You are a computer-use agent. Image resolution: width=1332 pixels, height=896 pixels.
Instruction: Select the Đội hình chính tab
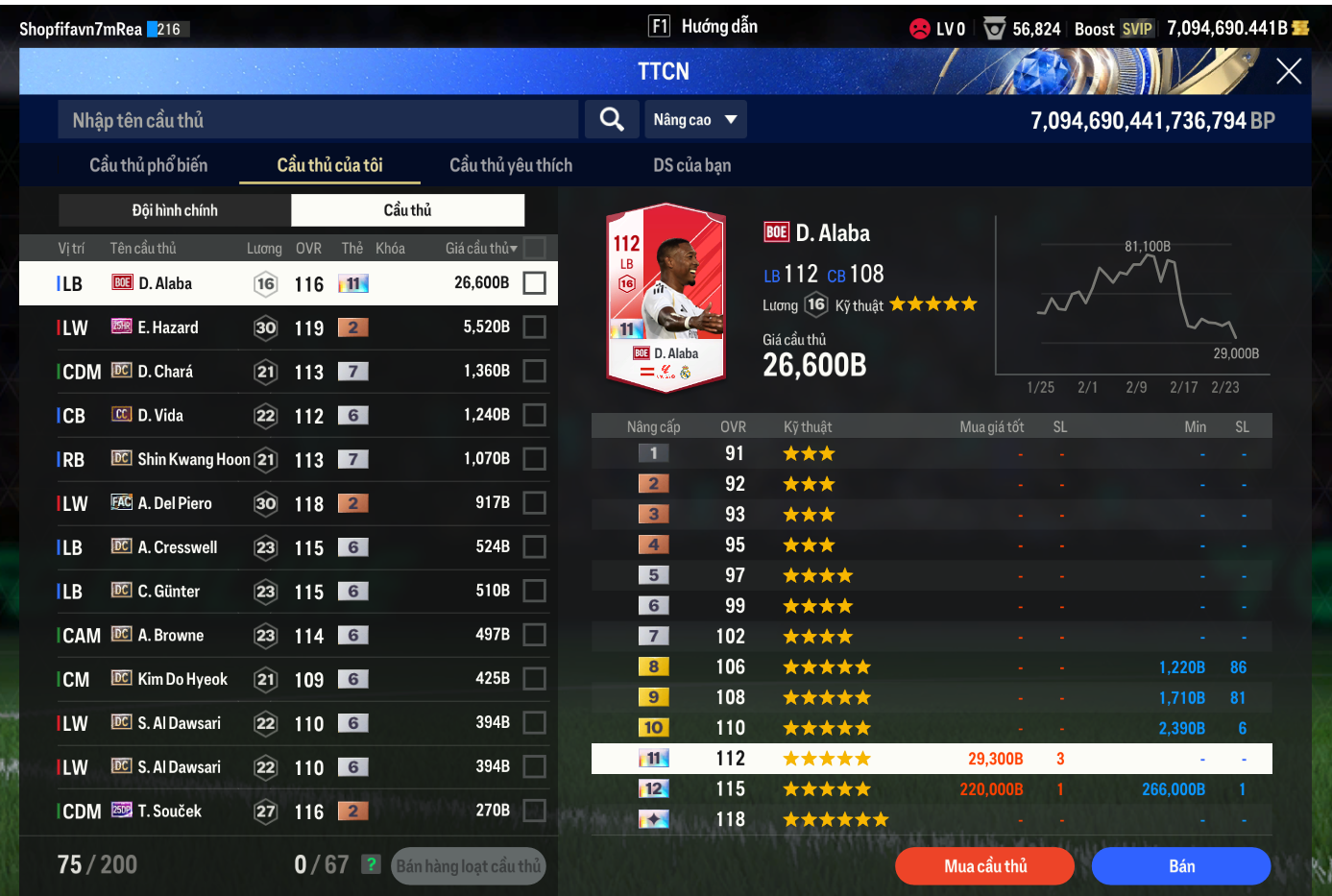click(175, 210)
